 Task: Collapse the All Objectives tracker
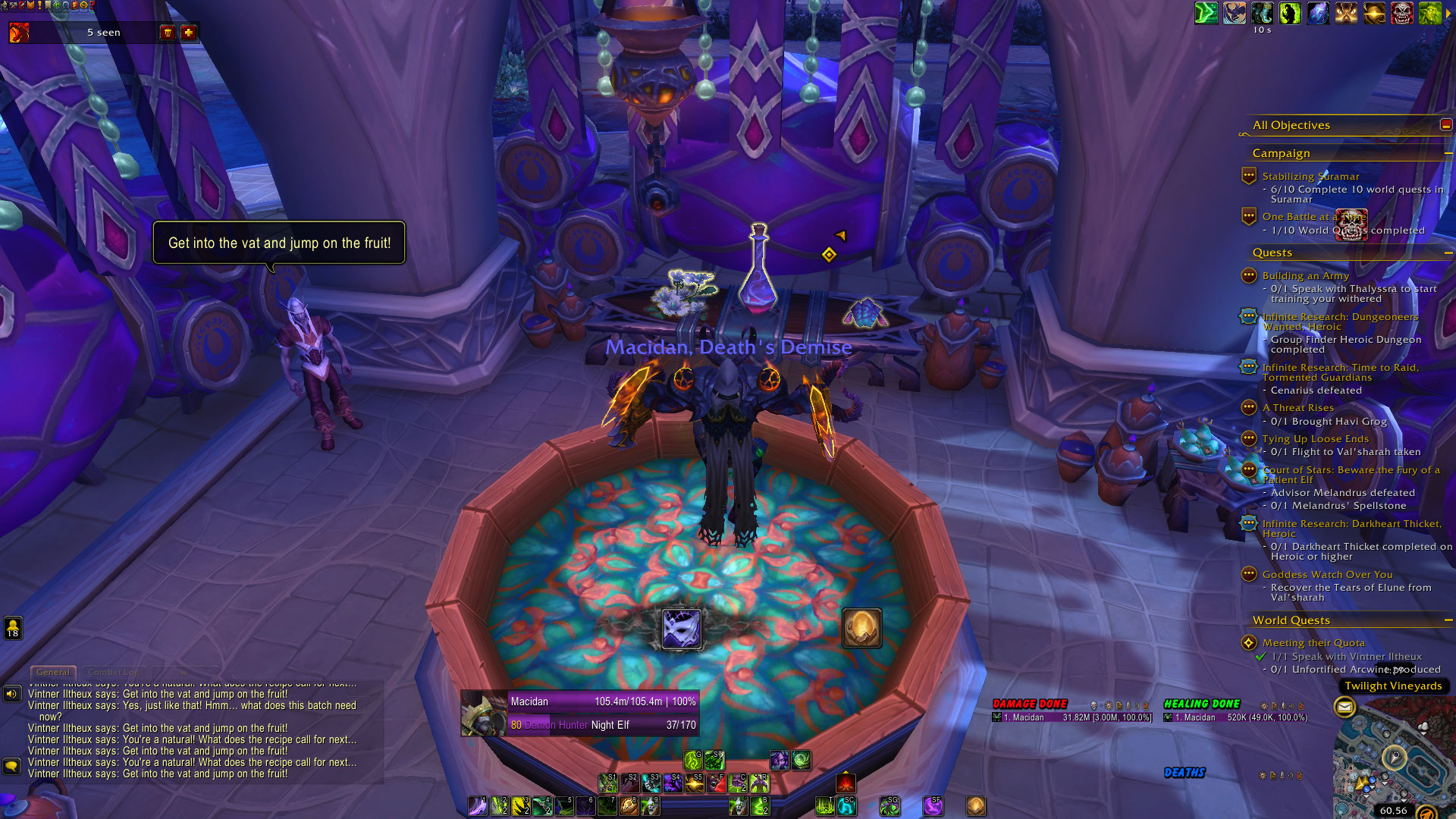(1446, 125)
